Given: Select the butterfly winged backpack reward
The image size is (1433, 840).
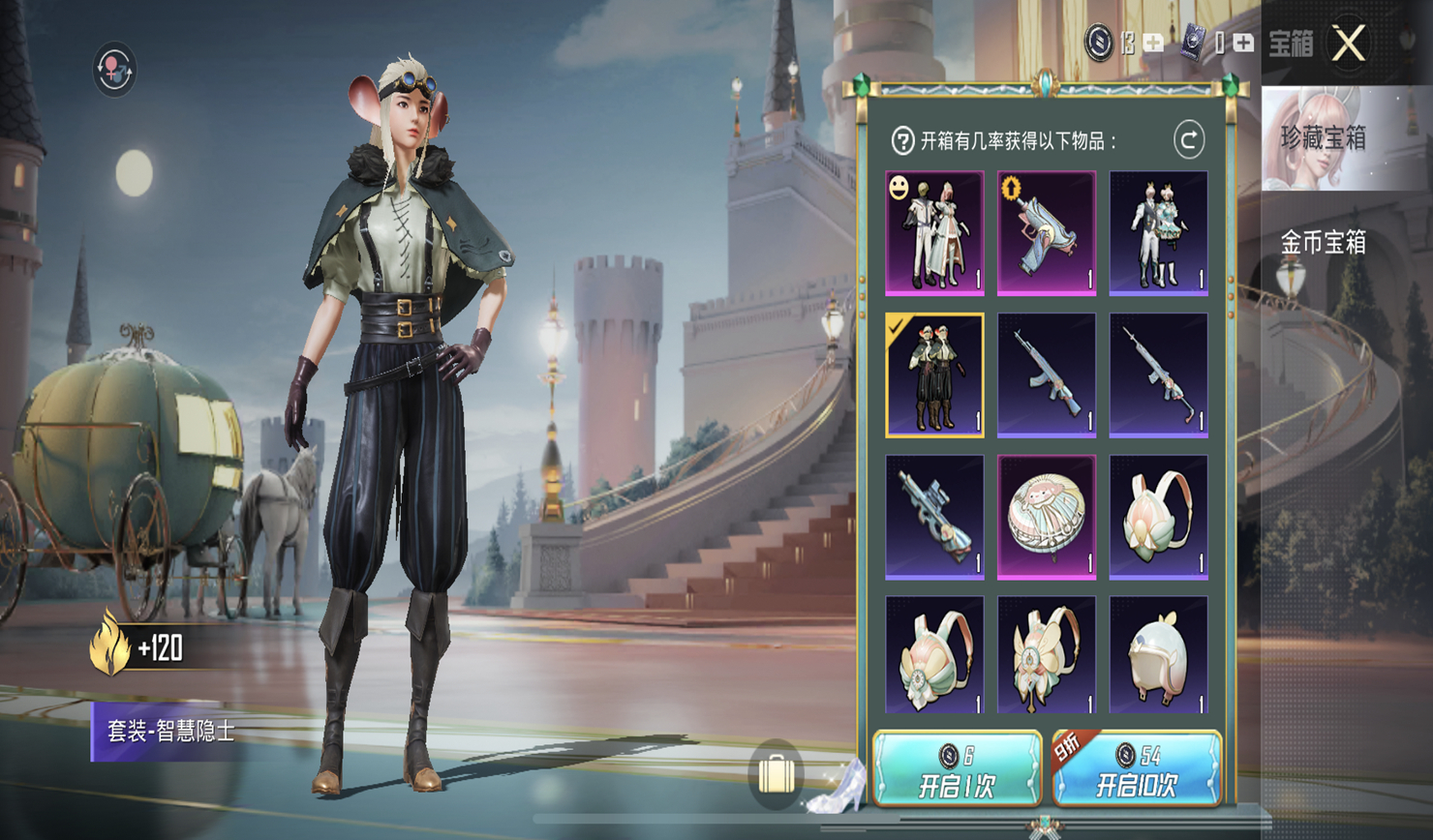Looking at the screenshot, I should pos(1047,656).
